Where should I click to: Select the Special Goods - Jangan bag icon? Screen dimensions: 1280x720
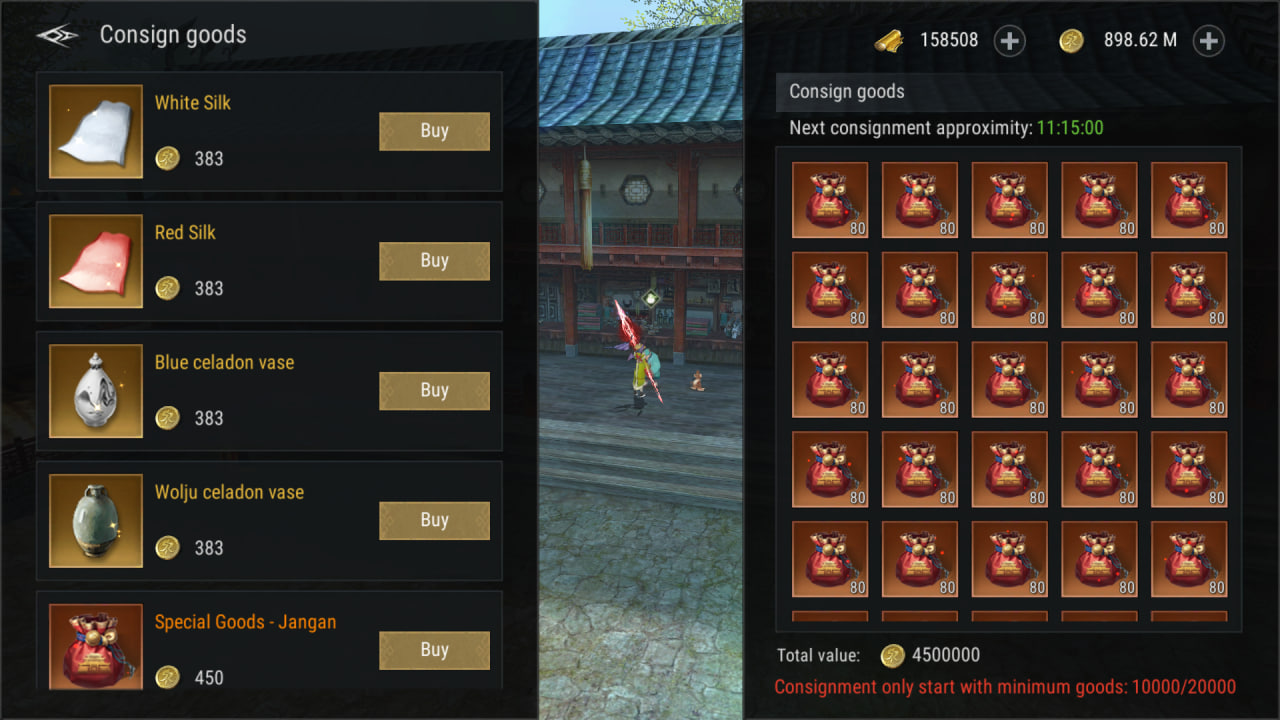tap(96, 646)
